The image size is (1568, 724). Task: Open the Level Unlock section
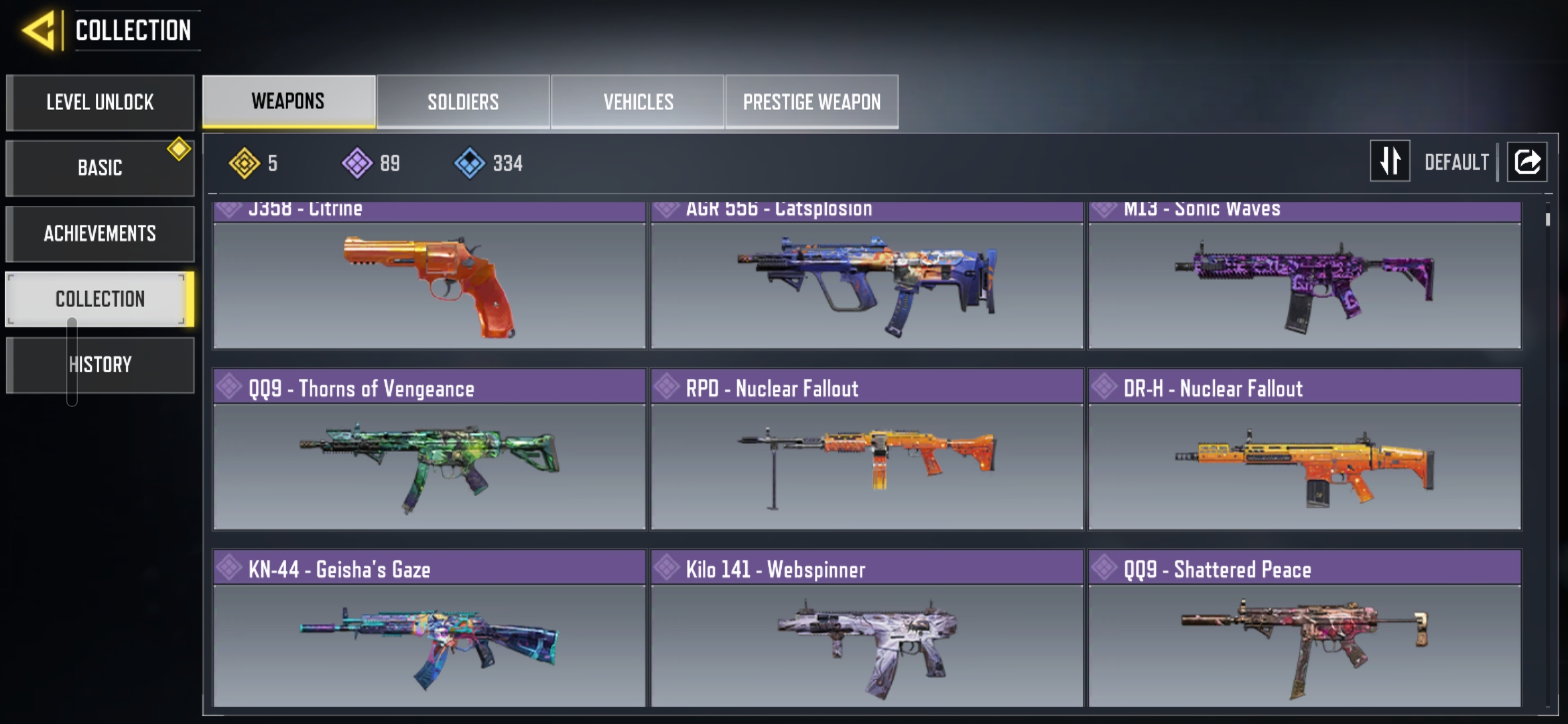point(100,103)
